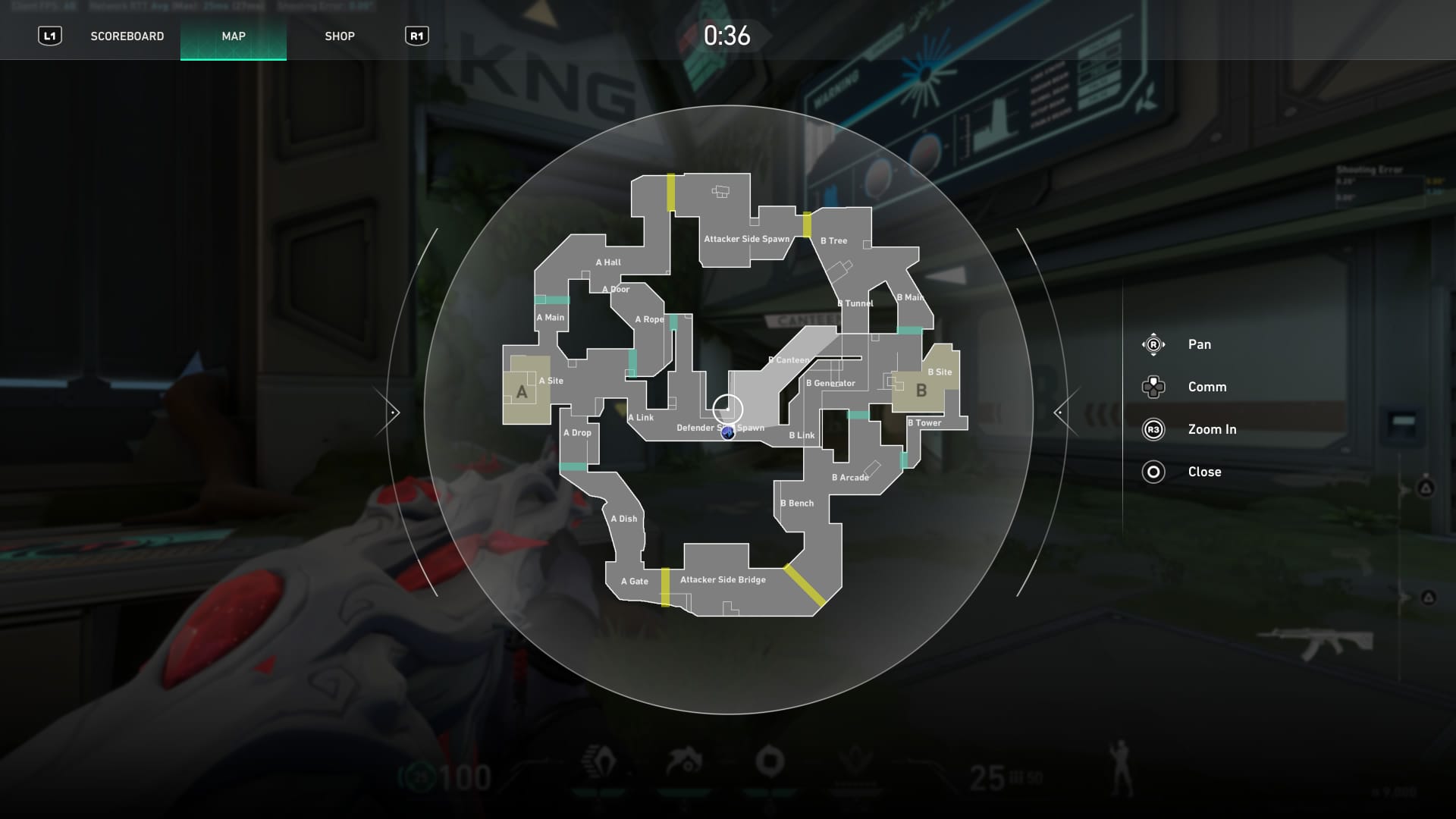Click the player position marker at Defender Side Spawn

[727, 434]
